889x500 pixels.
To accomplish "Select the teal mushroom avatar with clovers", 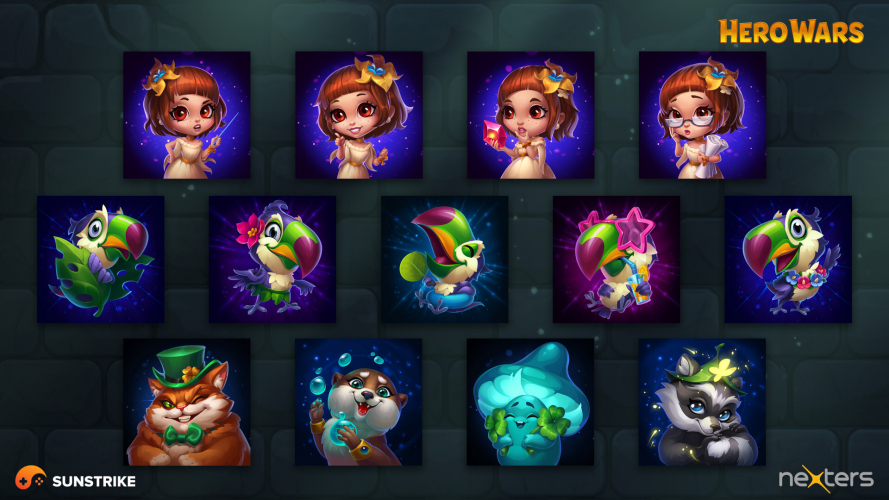I will pyautogui.click(x=531, y=402).
